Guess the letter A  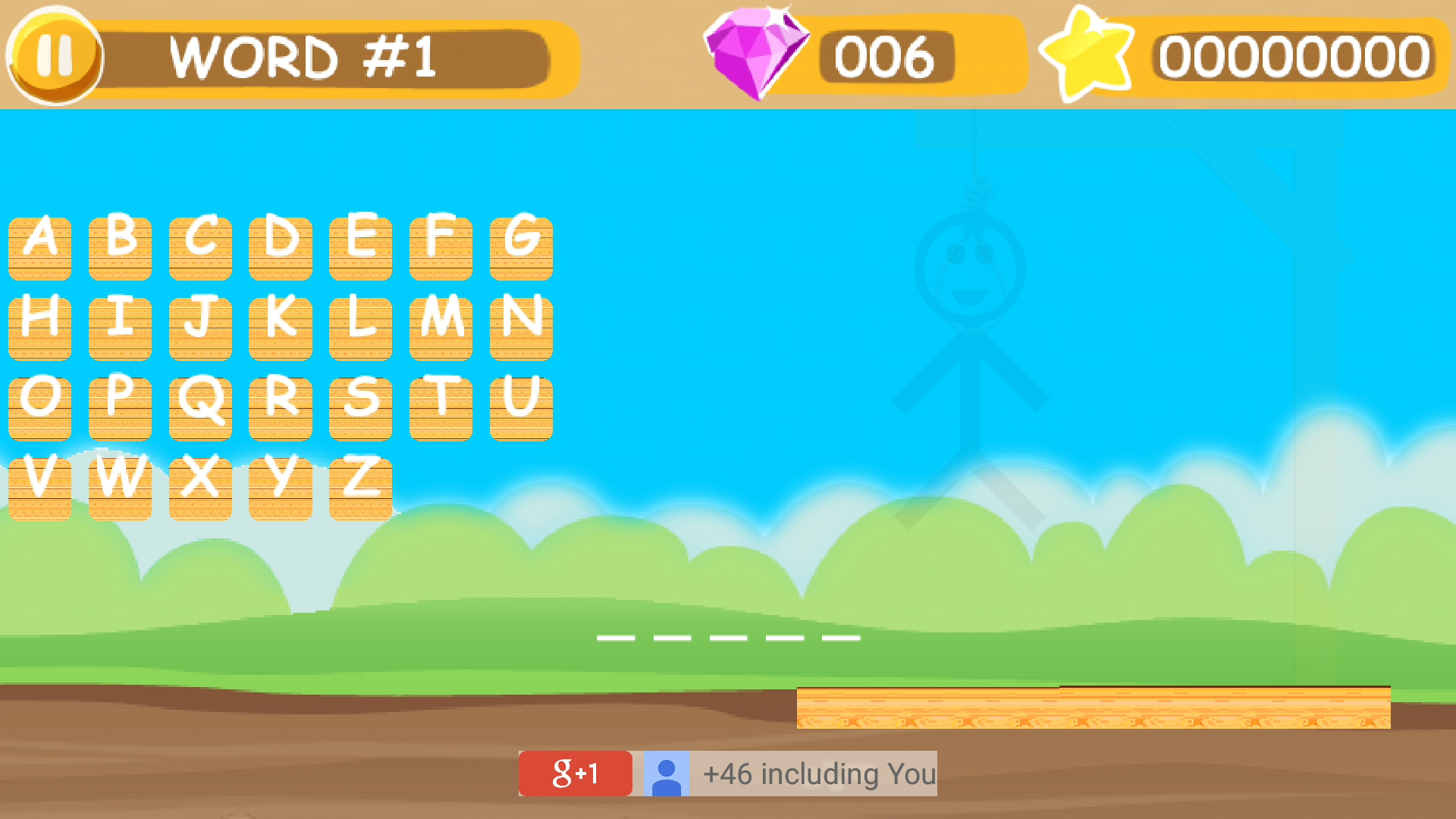pyautogui.click(x=39, y=245)
